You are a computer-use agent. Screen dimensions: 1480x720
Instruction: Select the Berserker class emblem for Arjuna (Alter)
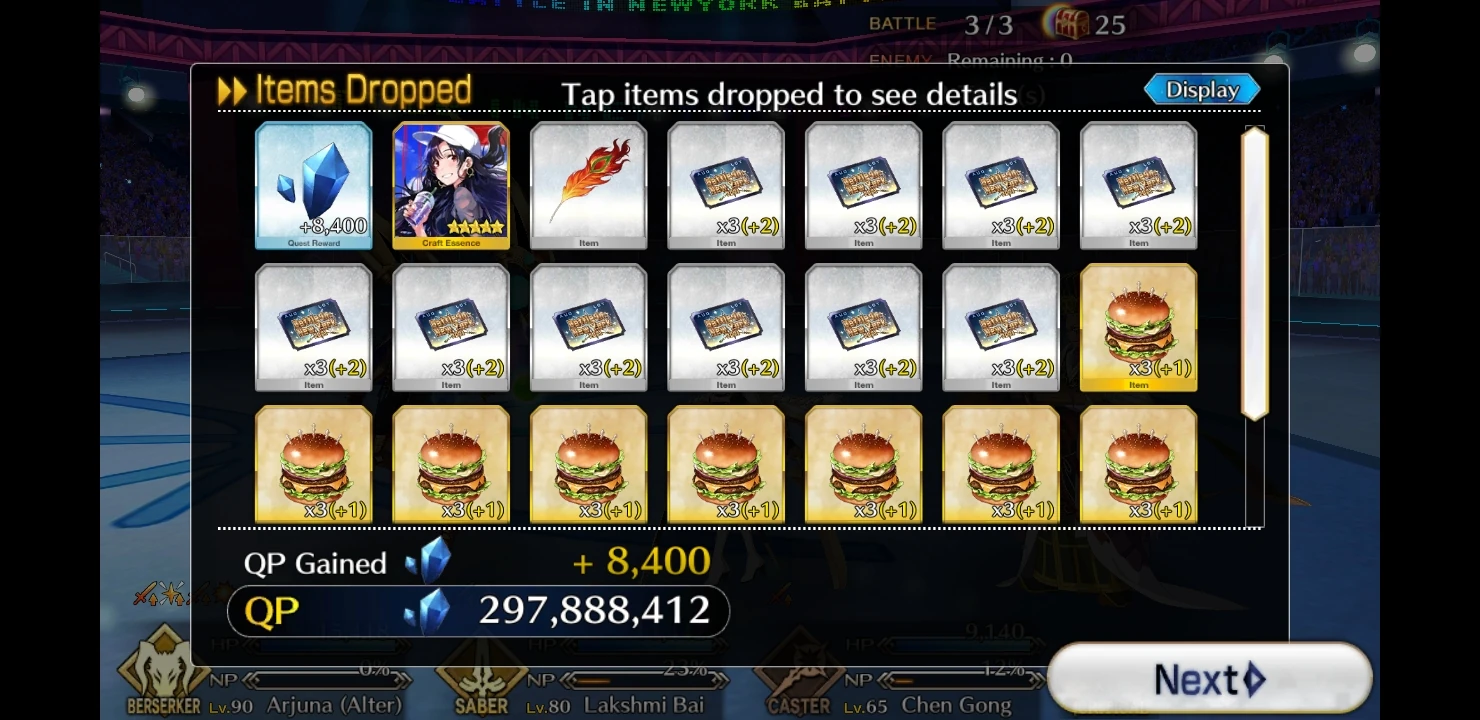pyautogui.click(x=163, y=670)
